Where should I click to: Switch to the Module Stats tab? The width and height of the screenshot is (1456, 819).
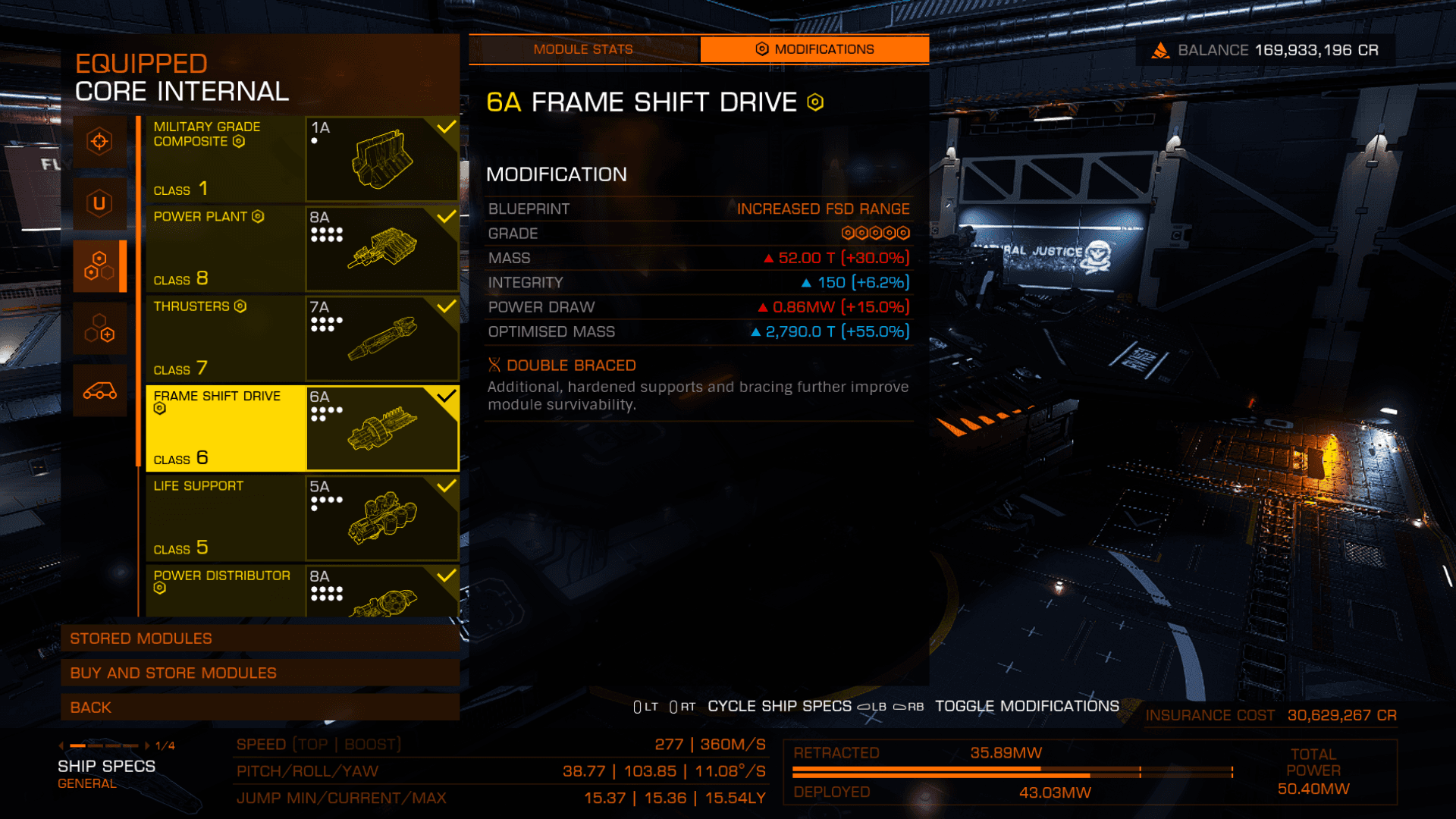(582, 49)
